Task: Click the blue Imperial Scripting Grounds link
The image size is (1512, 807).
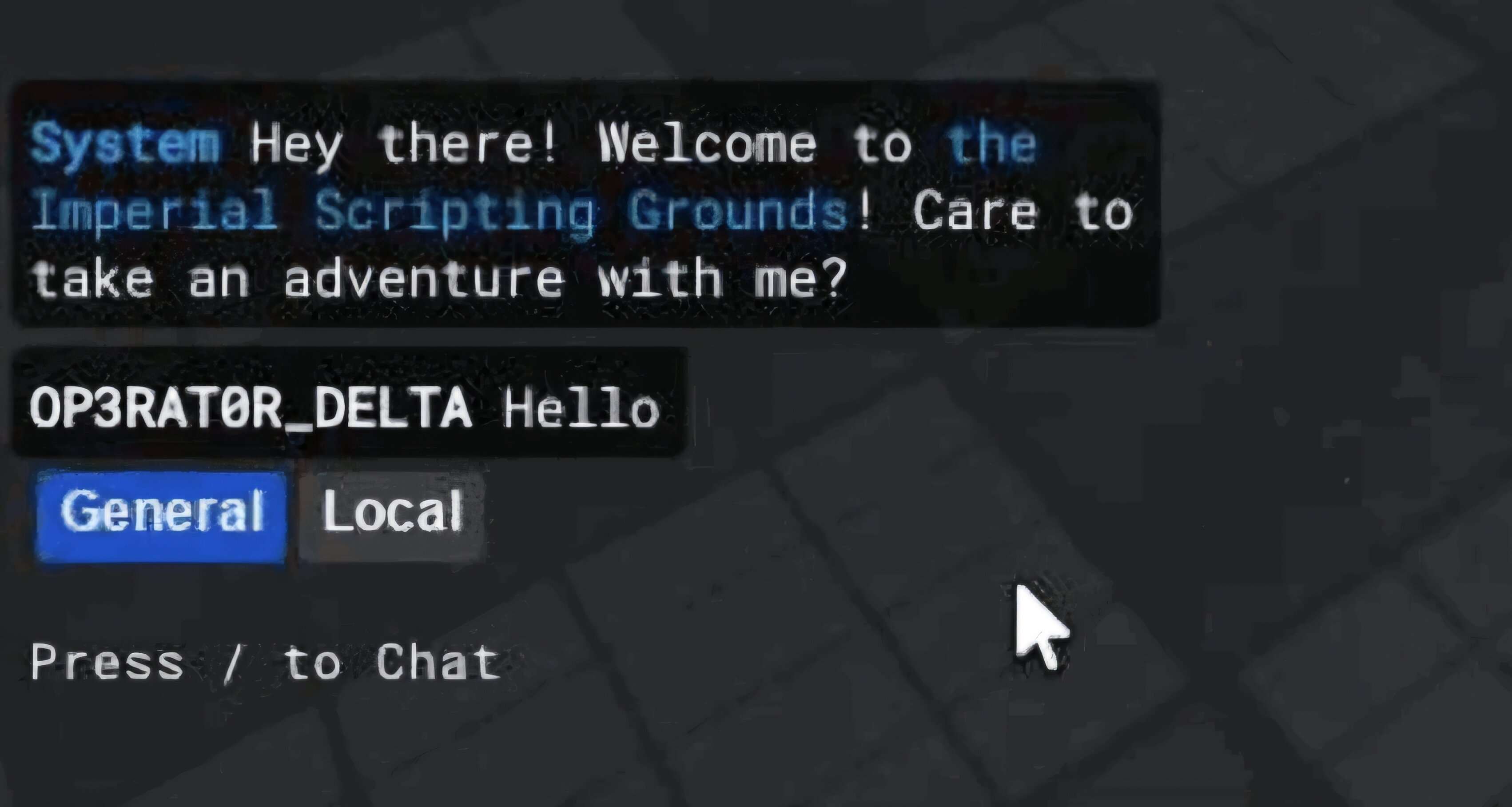Action: (440, 212)
